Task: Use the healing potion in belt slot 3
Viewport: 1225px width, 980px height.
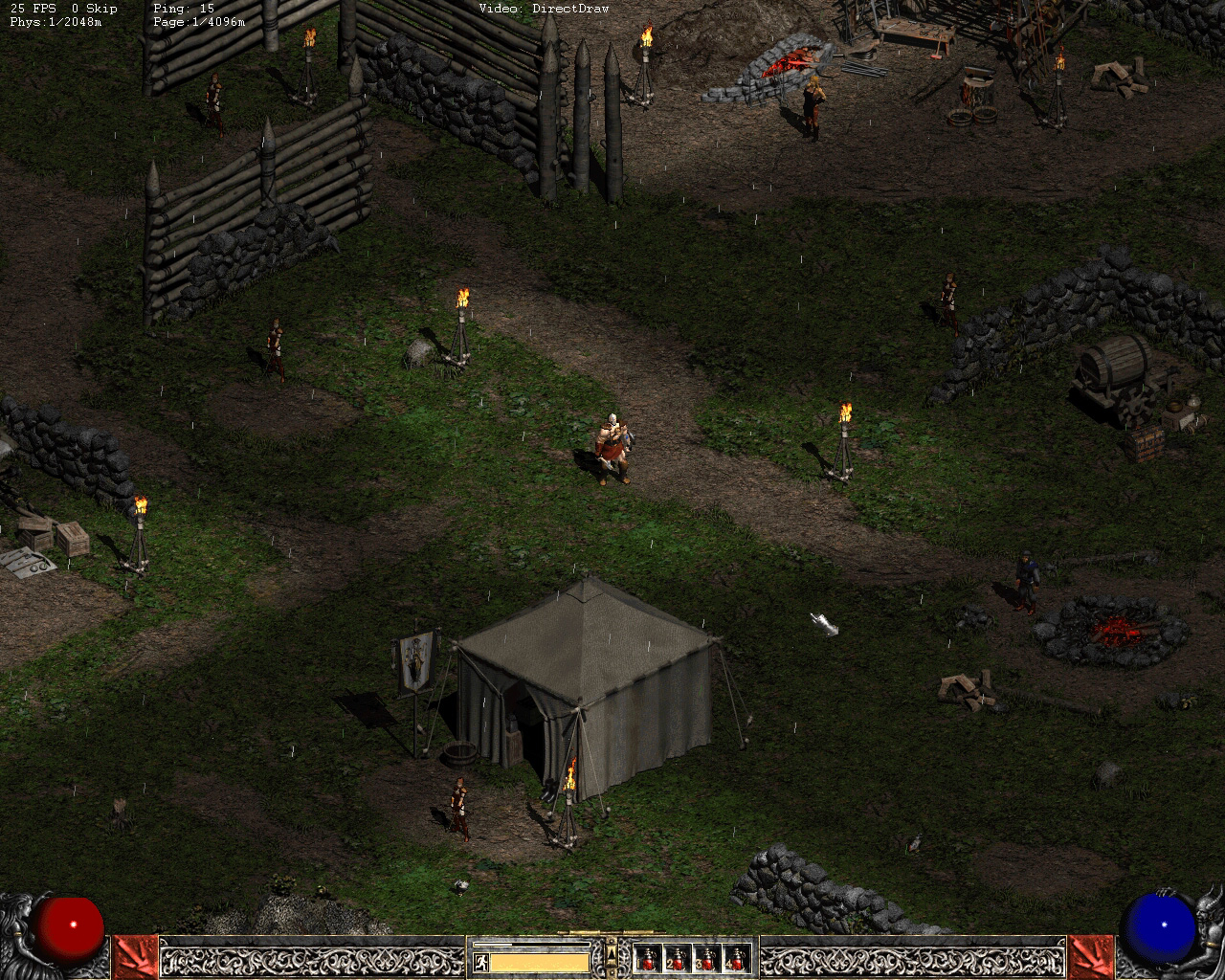Action: (707, 958)
